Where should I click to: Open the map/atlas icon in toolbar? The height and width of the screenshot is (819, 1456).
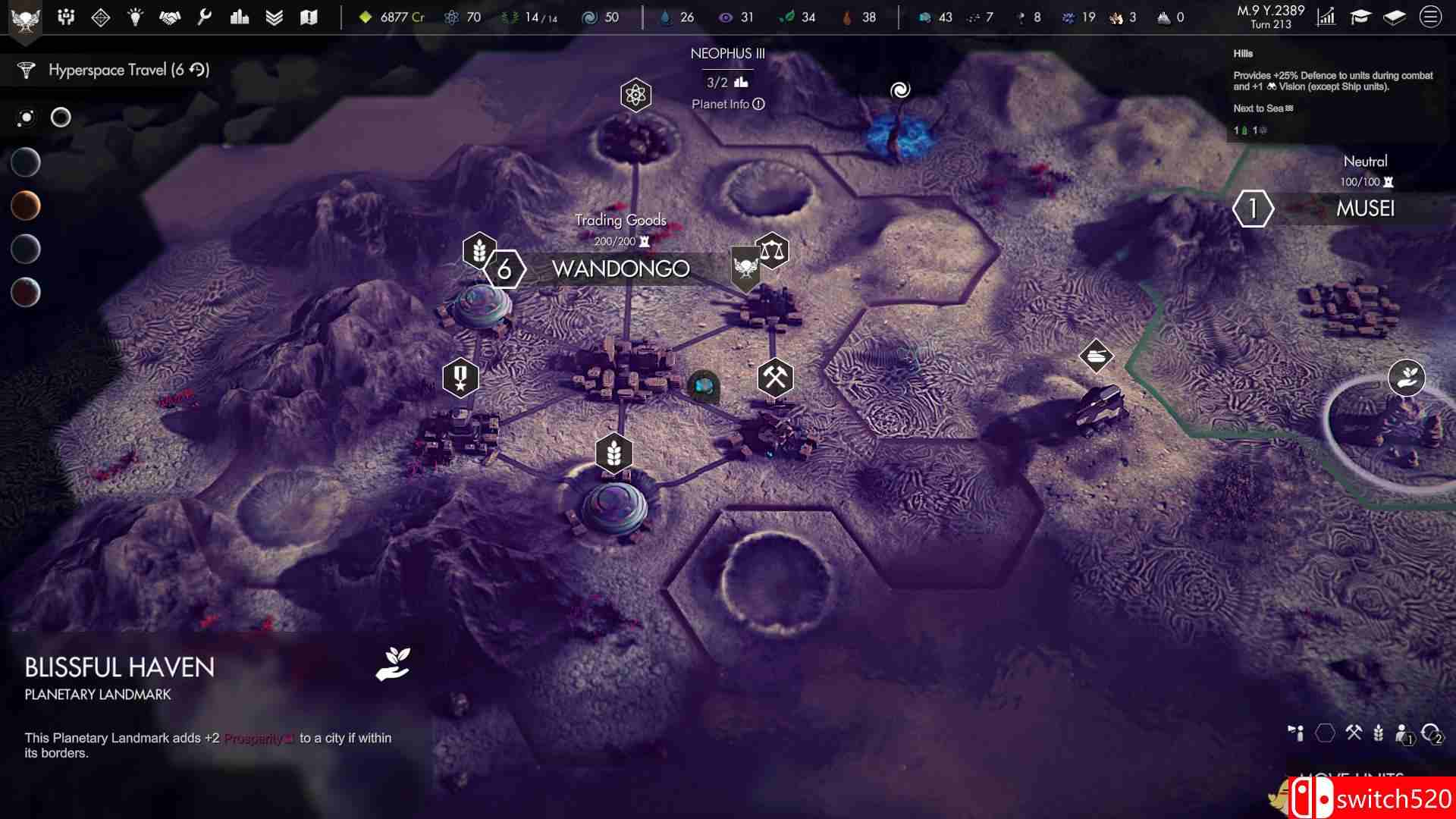(307, 17)
